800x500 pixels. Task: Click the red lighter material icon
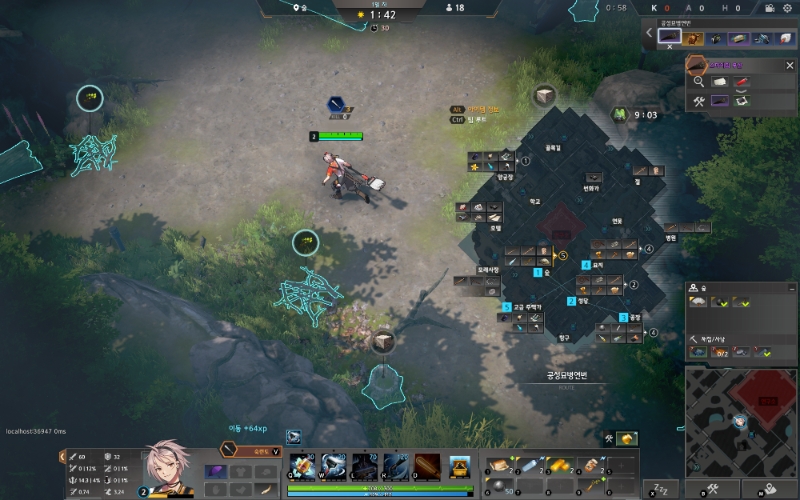743,83
